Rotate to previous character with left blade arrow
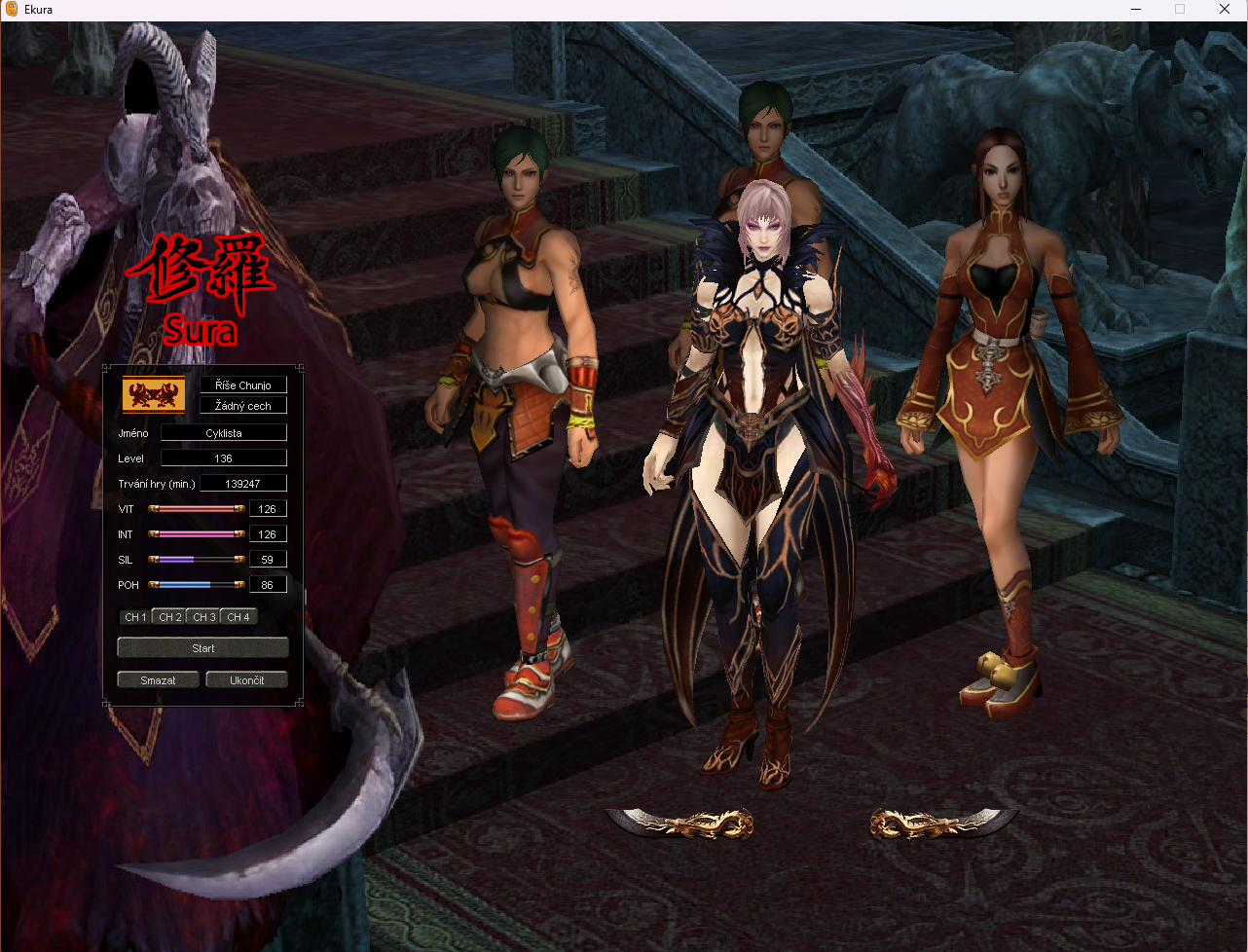Image resolution: width=1248 pixels, height=952 pixels. [x=680, y=824]
